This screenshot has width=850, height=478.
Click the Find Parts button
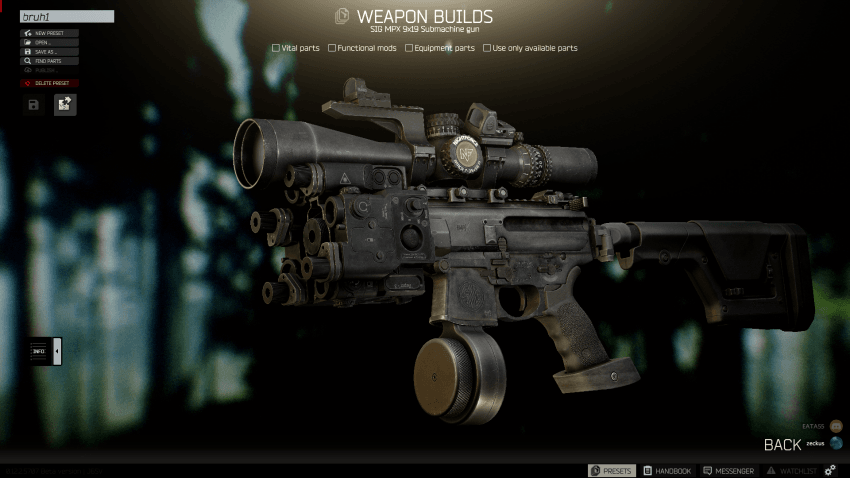pyautogui.click(x=50, y=61)
